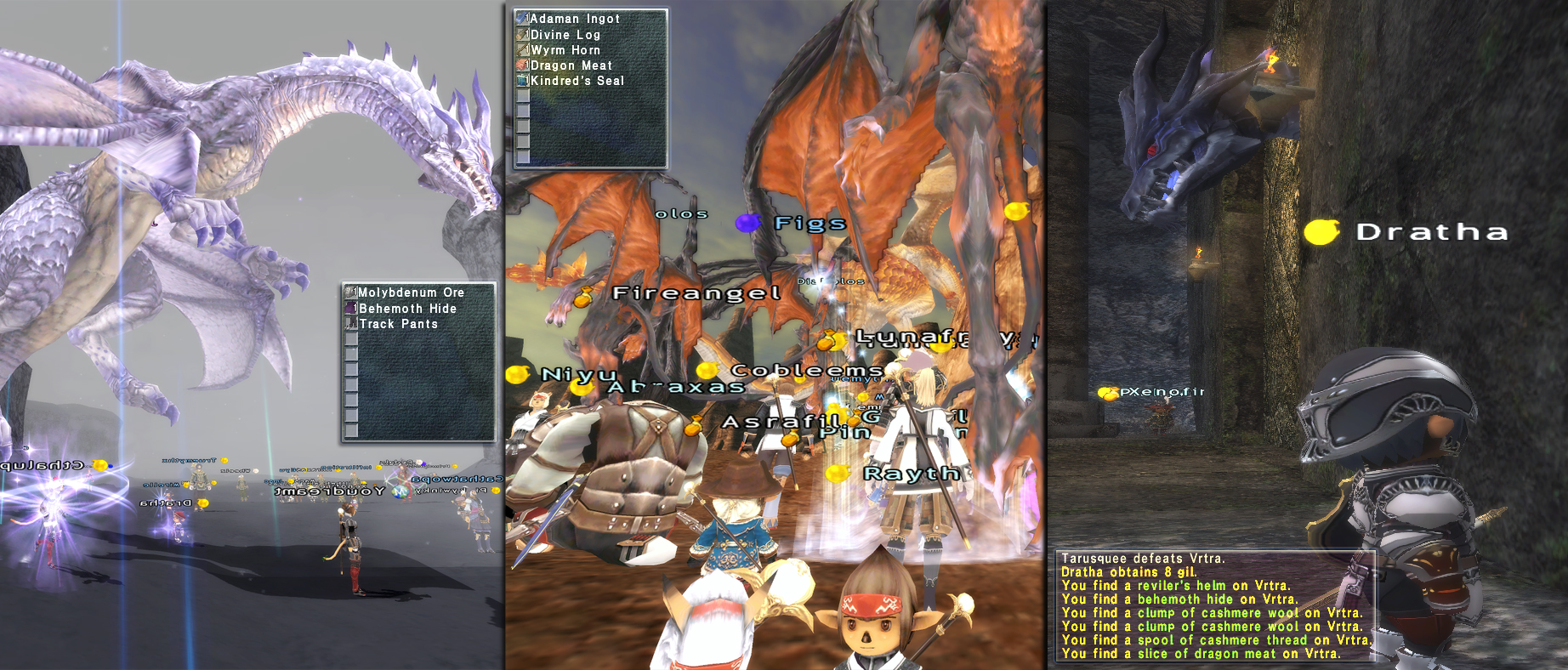Select Kindred's Seal in the loot list
Viewport: 1568px width, 670px height.
click(x=577, y=81)
